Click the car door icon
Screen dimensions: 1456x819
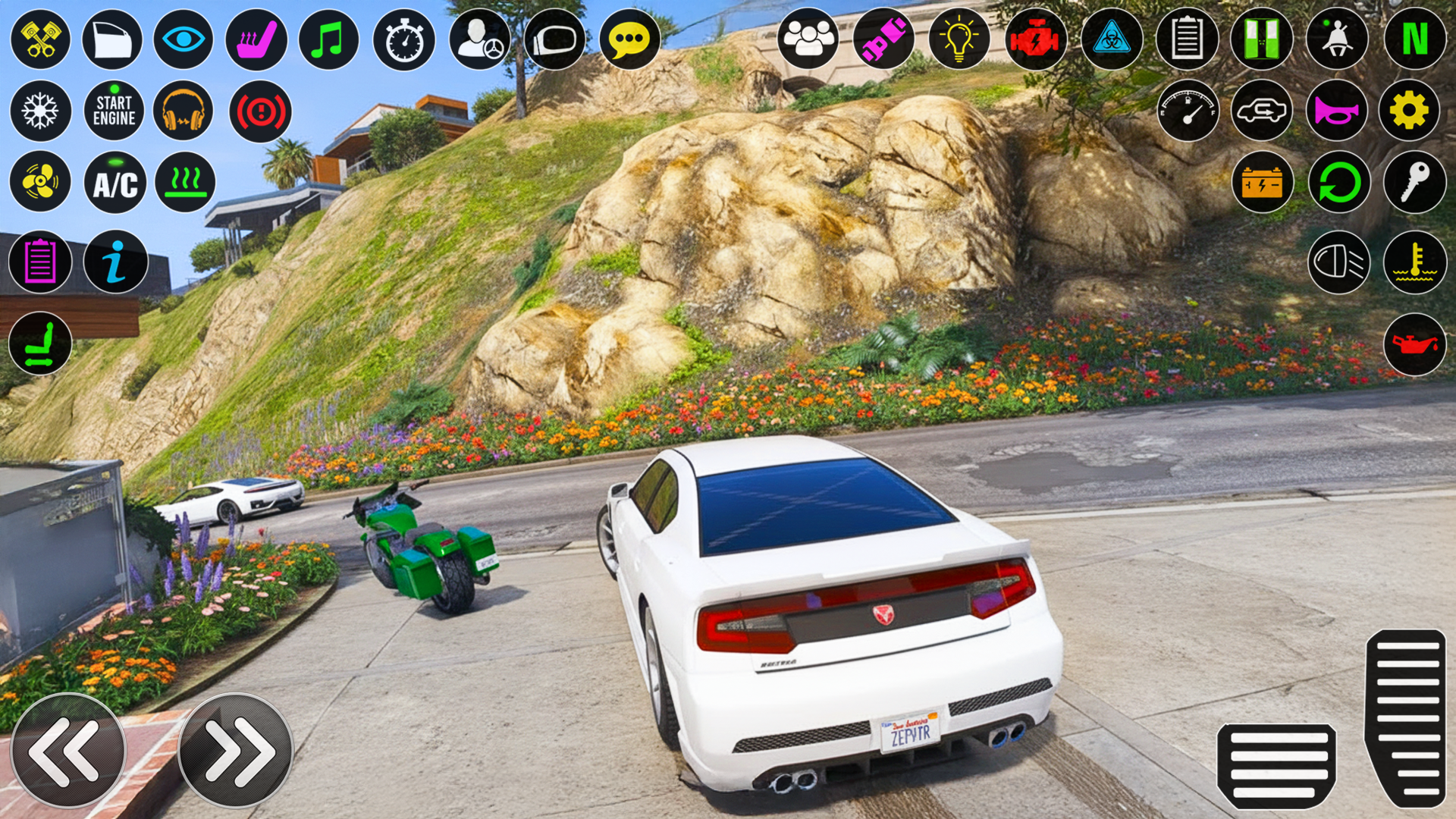(x=111, y=39)
